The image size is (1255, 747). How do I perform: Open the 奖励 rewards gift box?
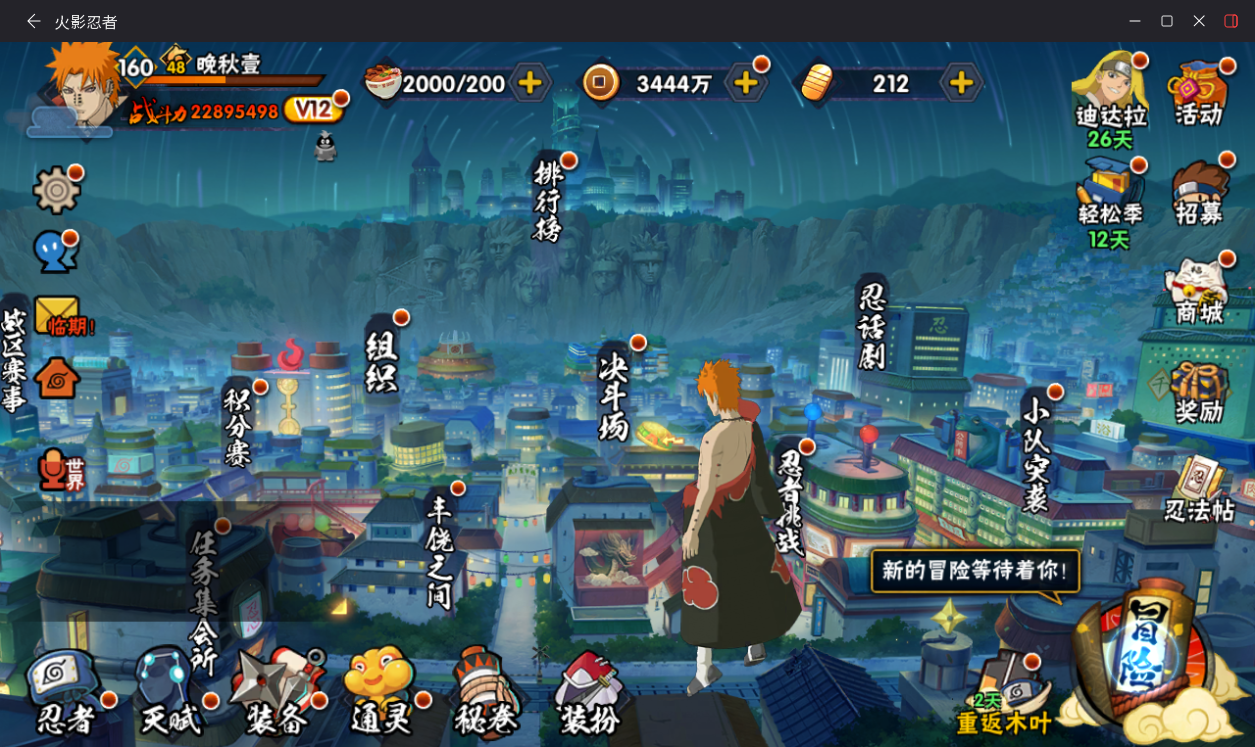tap(1199, 391)
